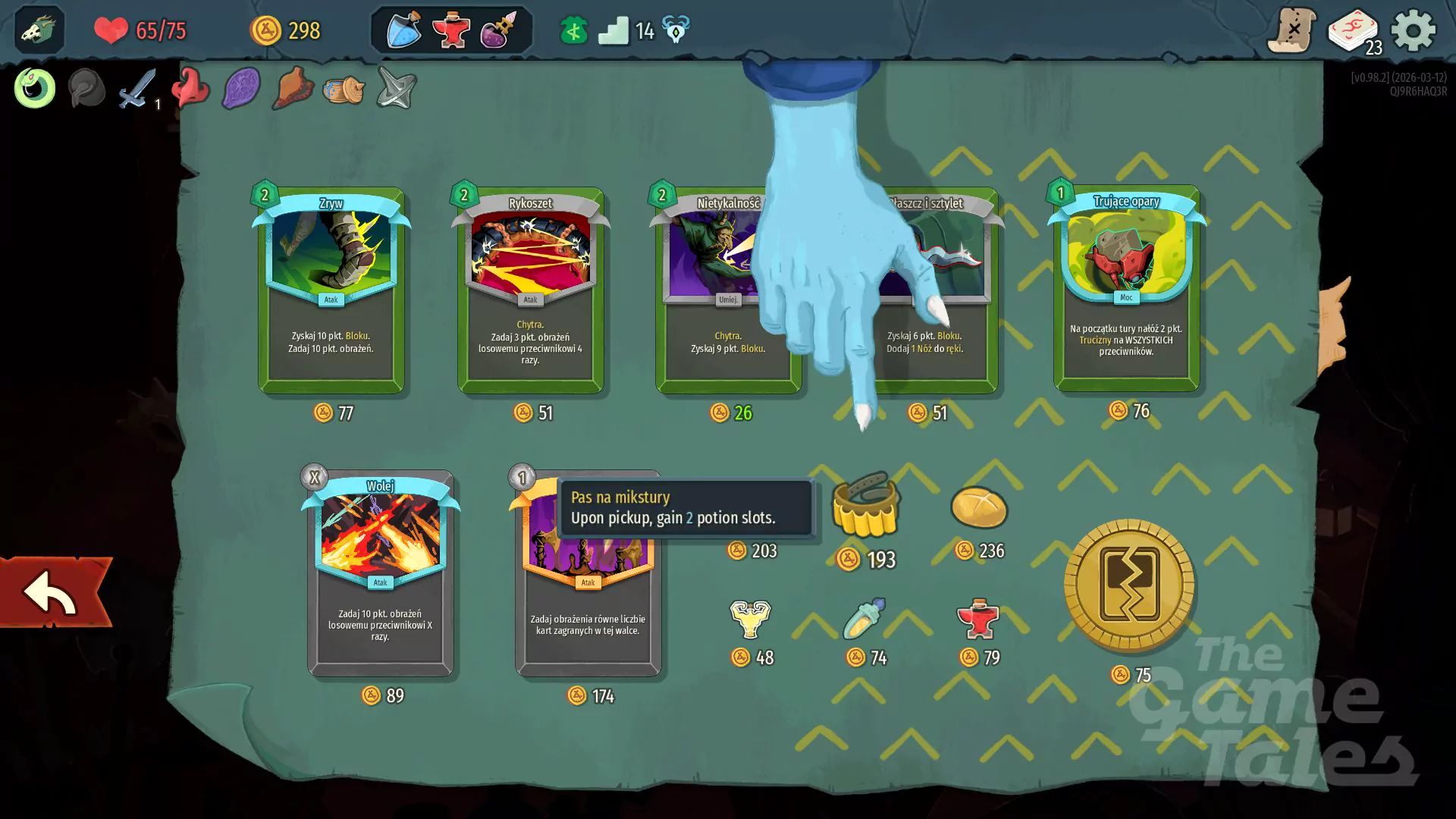The image size is (1456, 819).
Task: Inspect the blue skull status icon
Action: (x=675, y=30)
